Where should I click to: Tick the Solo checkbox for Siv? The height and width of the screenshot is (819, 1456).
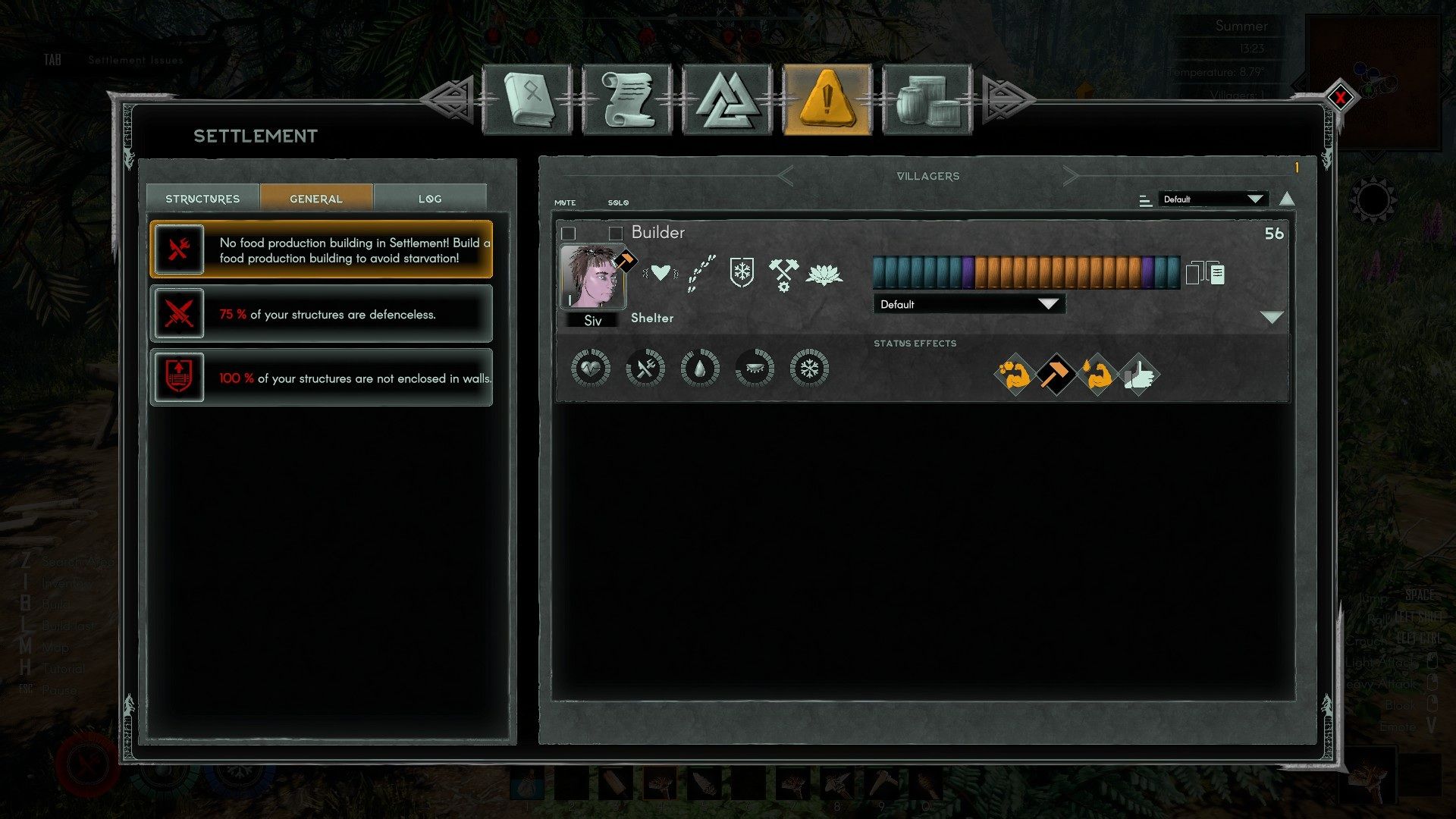pyautogui.click(x=616, y=233)
